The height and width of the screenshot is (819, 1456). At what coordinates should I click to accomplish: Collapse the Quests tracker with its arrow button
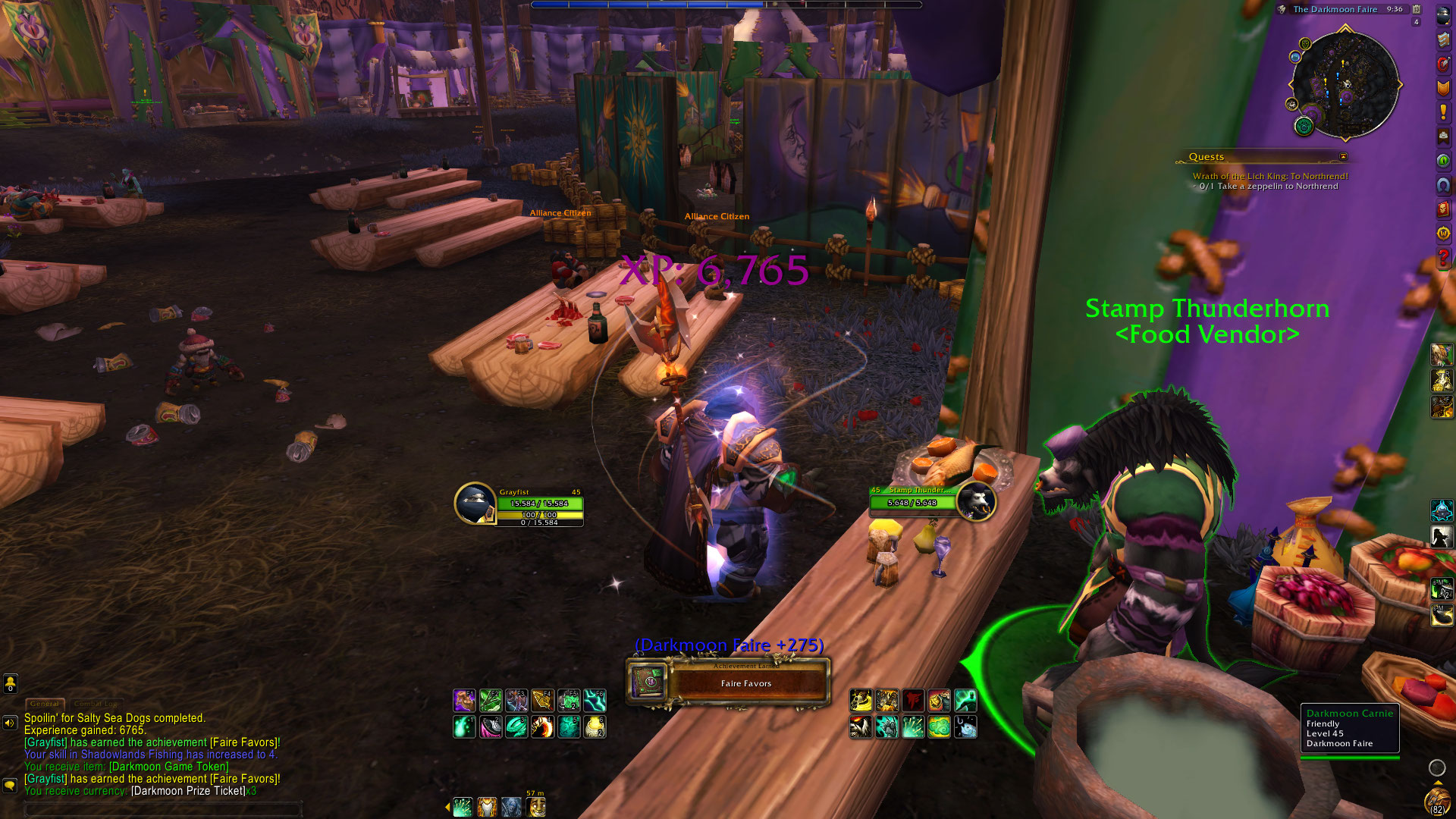coord(1343,157)
